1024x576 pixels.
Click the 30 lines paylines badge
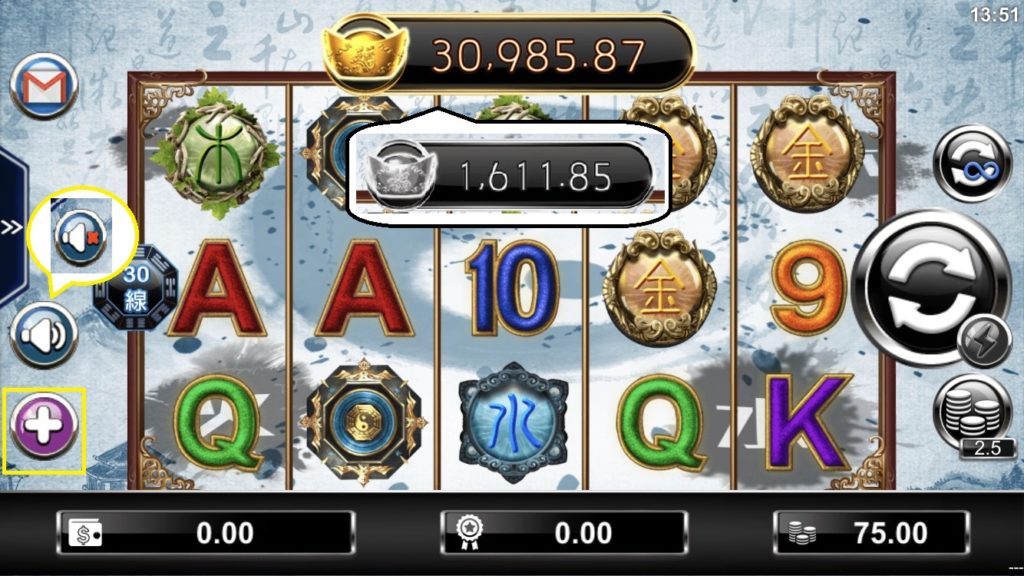coord(135,288)
